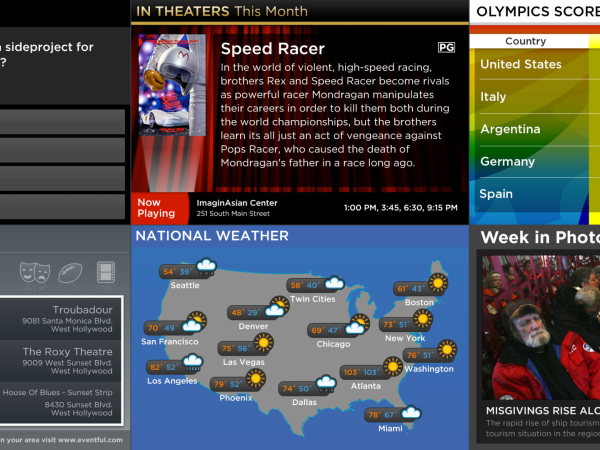The height and width of the screenshot is (450, 600).
Task: Select the theater masks category icon
Action: coord(33,270)
